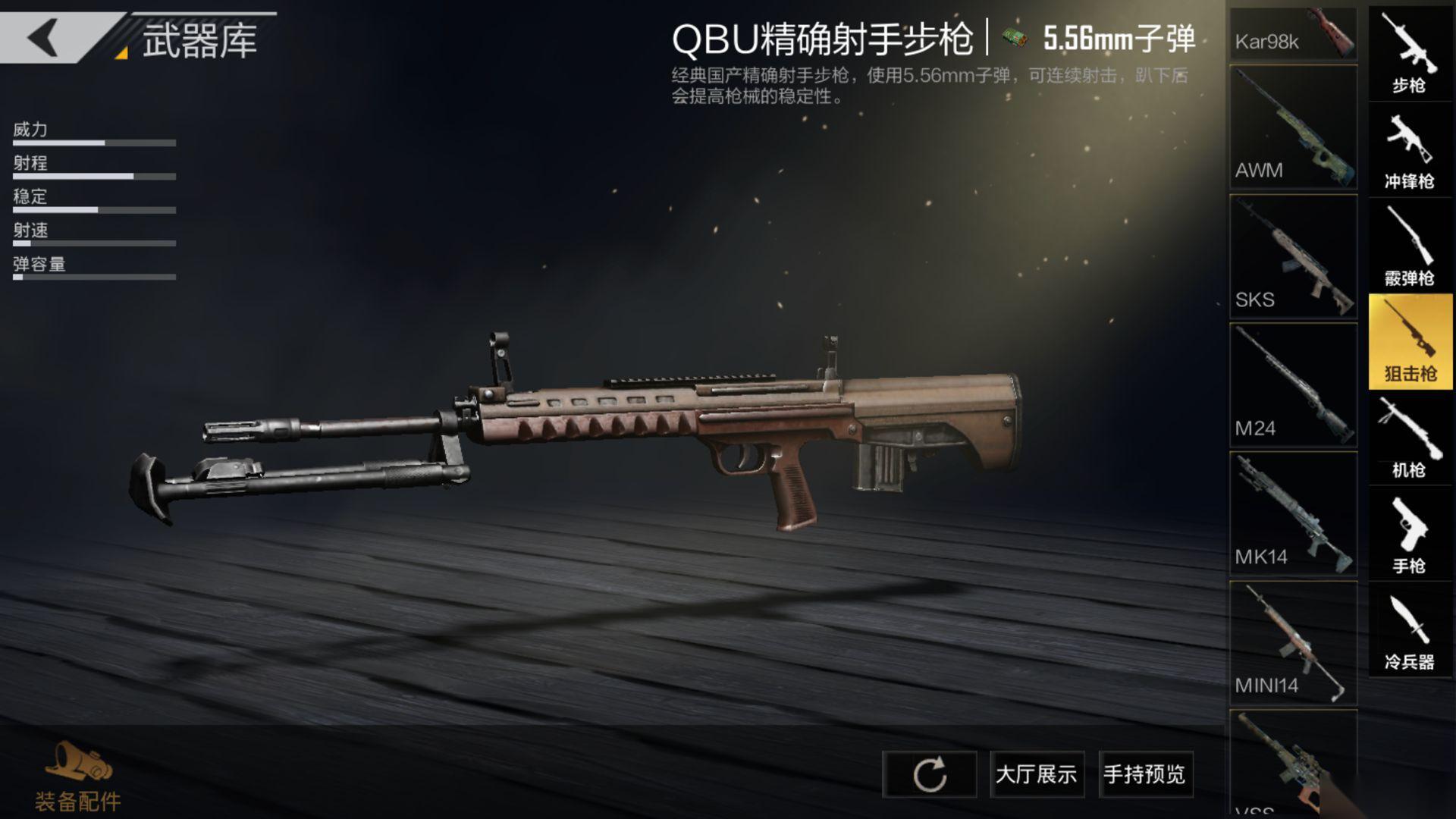Screen dimensions: 1456x819
Task: Open the 手枪 pistol category
Action: tap(1409, 535)
